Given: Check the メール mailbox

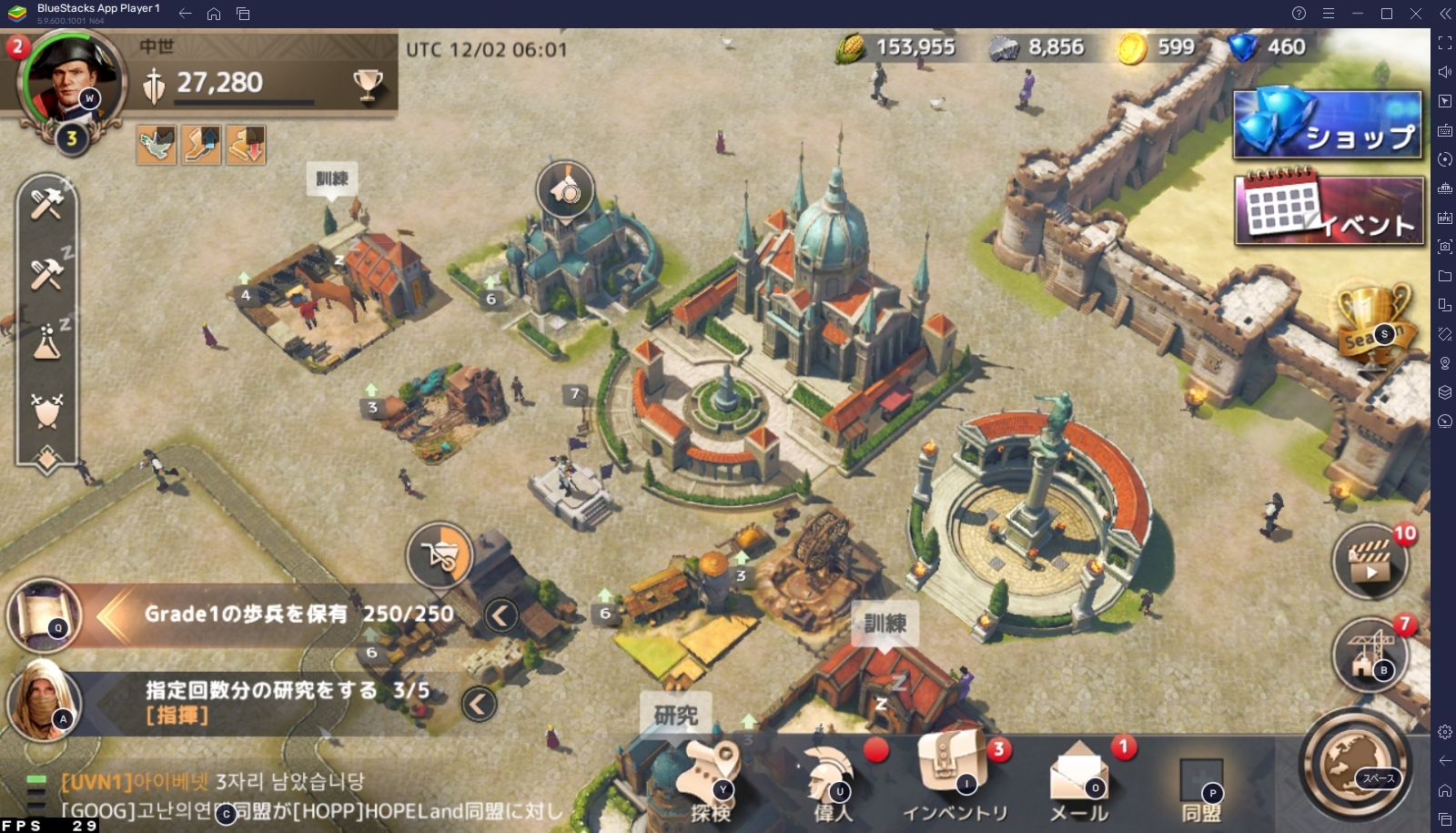Looking at the screenshot, I should 1079,781.
